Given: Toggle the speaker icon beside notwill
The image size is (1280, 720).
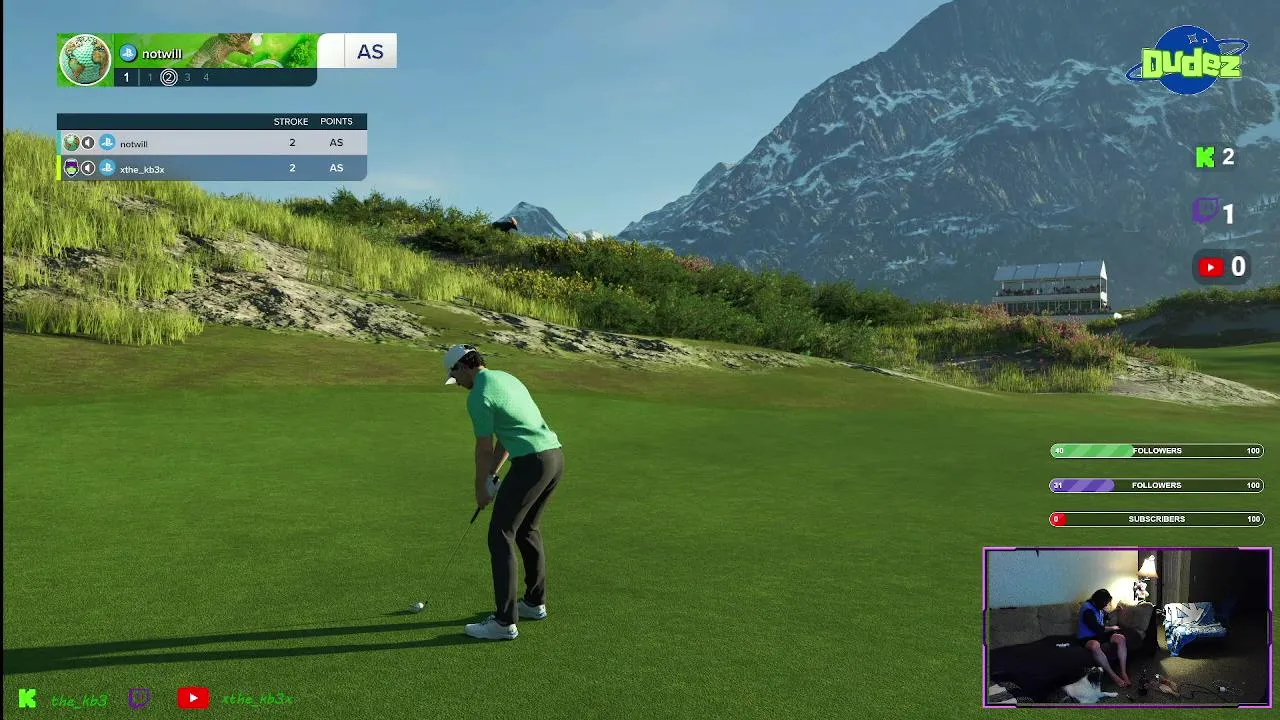Looking at the screenshot, I should pos(88,143).
